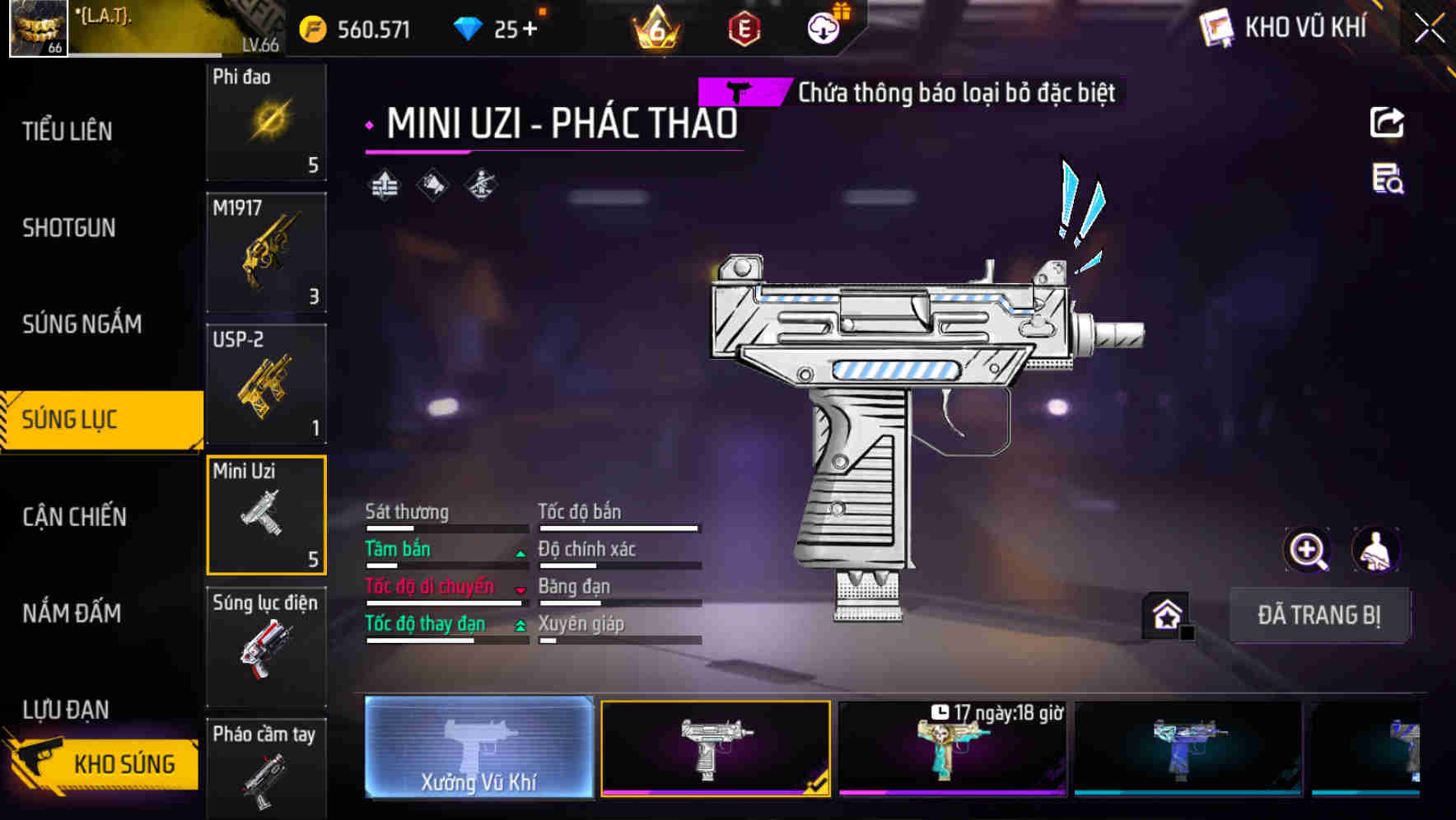
Task: Choose the blue Mini Uzi skin thumbnail
Action: click(1188, 749)
